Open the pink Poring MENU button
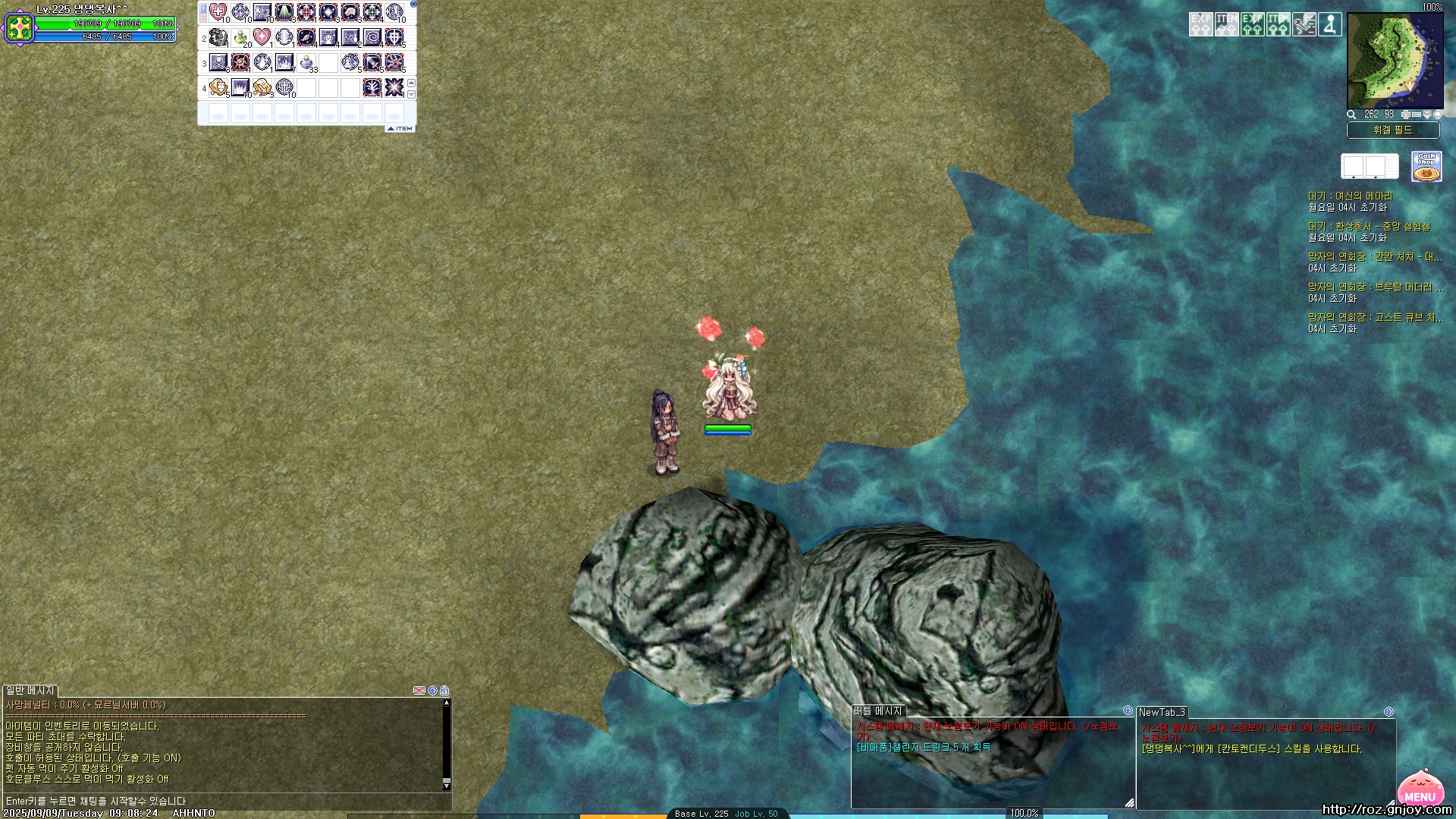This screenshot has width=1456, height=819. [1420, 789]
